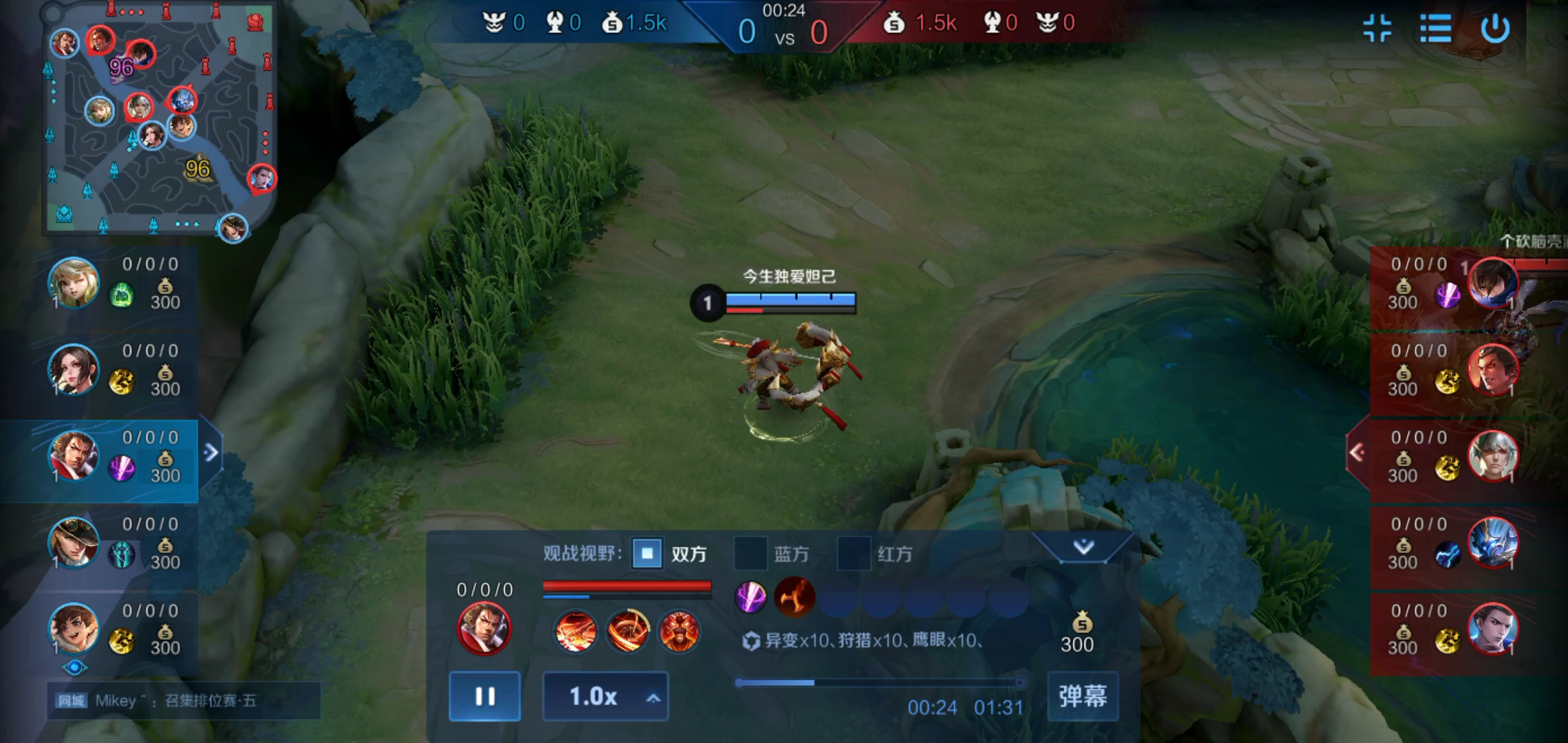Select the blonde hero on blue team
Viewport: 1568px width, 743px height.
(74, 283)
